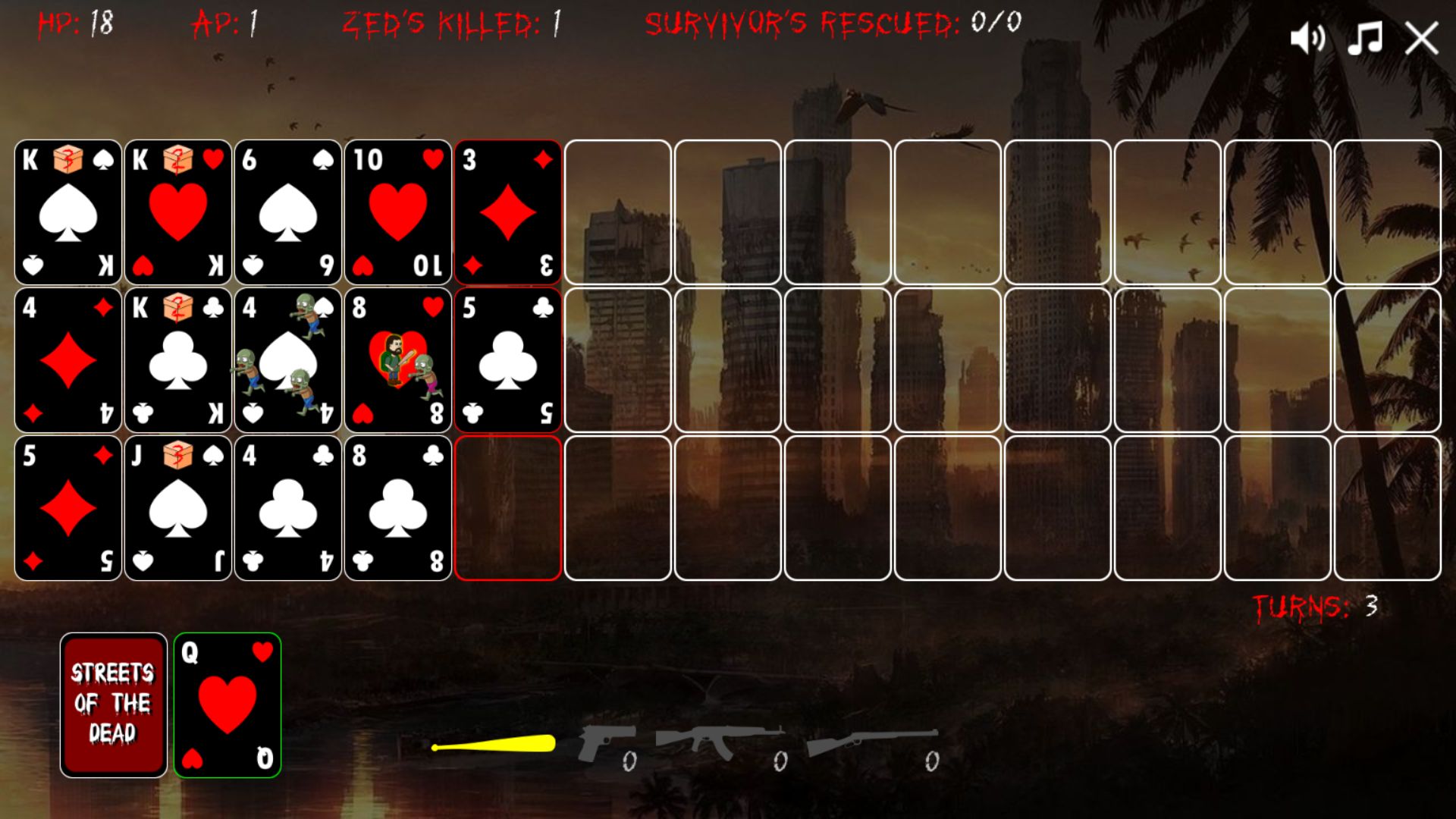Click the highlighted empty red-bordered cell
Image resolution: width=1456 pixels, height=819 pixels.
click(508, 507)
